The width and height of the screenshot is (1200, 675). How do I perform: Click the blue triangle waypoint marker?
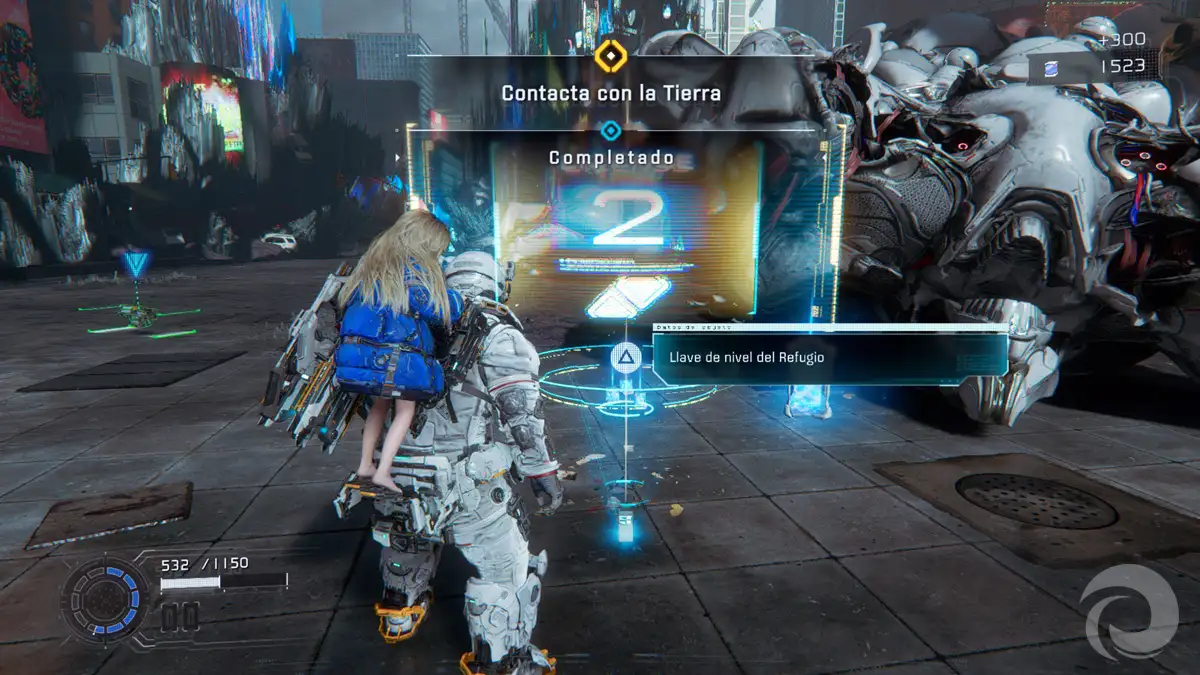pos(136,265)
